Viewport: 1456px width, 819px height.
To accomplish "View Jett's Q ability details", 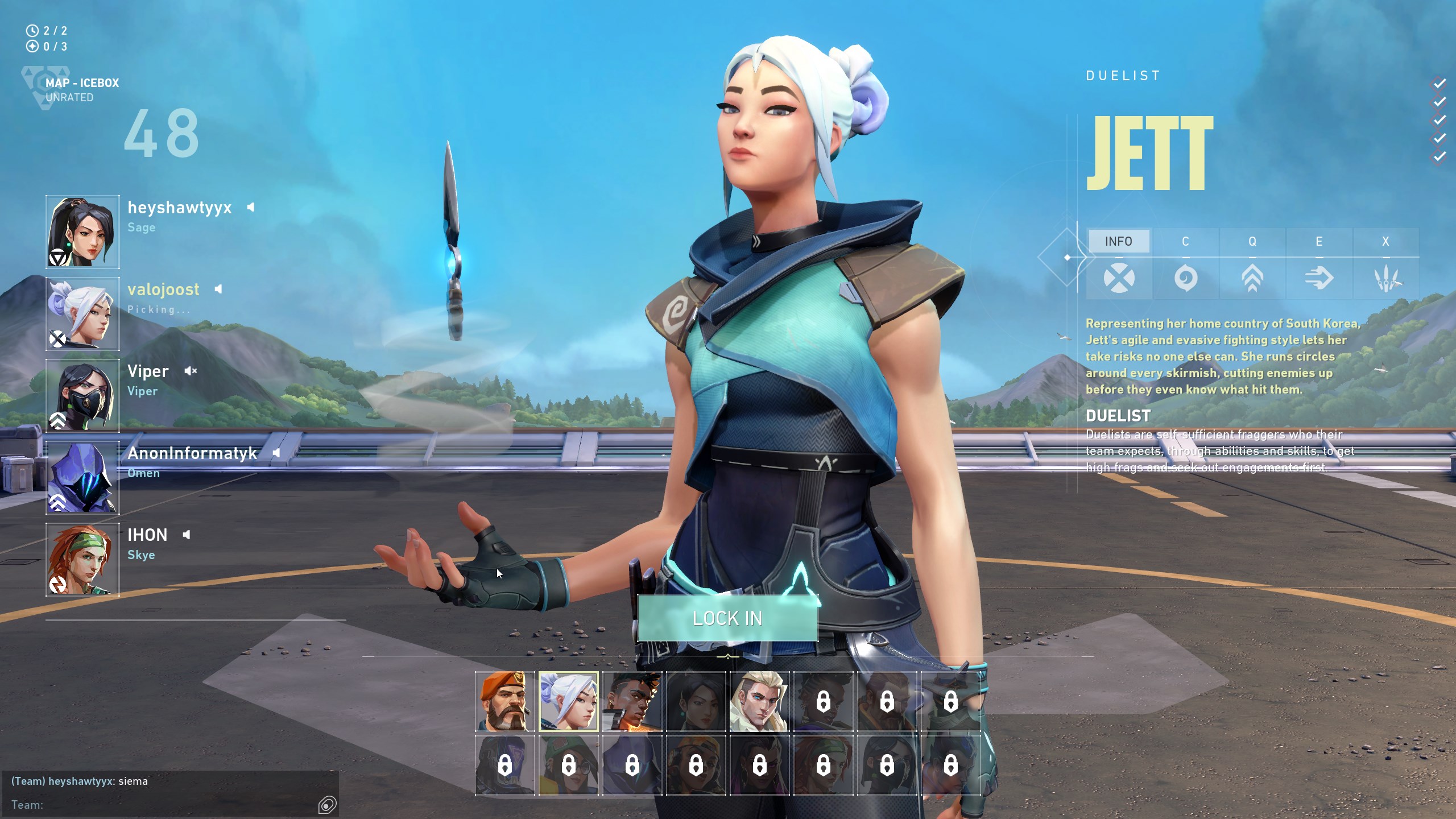I will [x=1252, y=241].
